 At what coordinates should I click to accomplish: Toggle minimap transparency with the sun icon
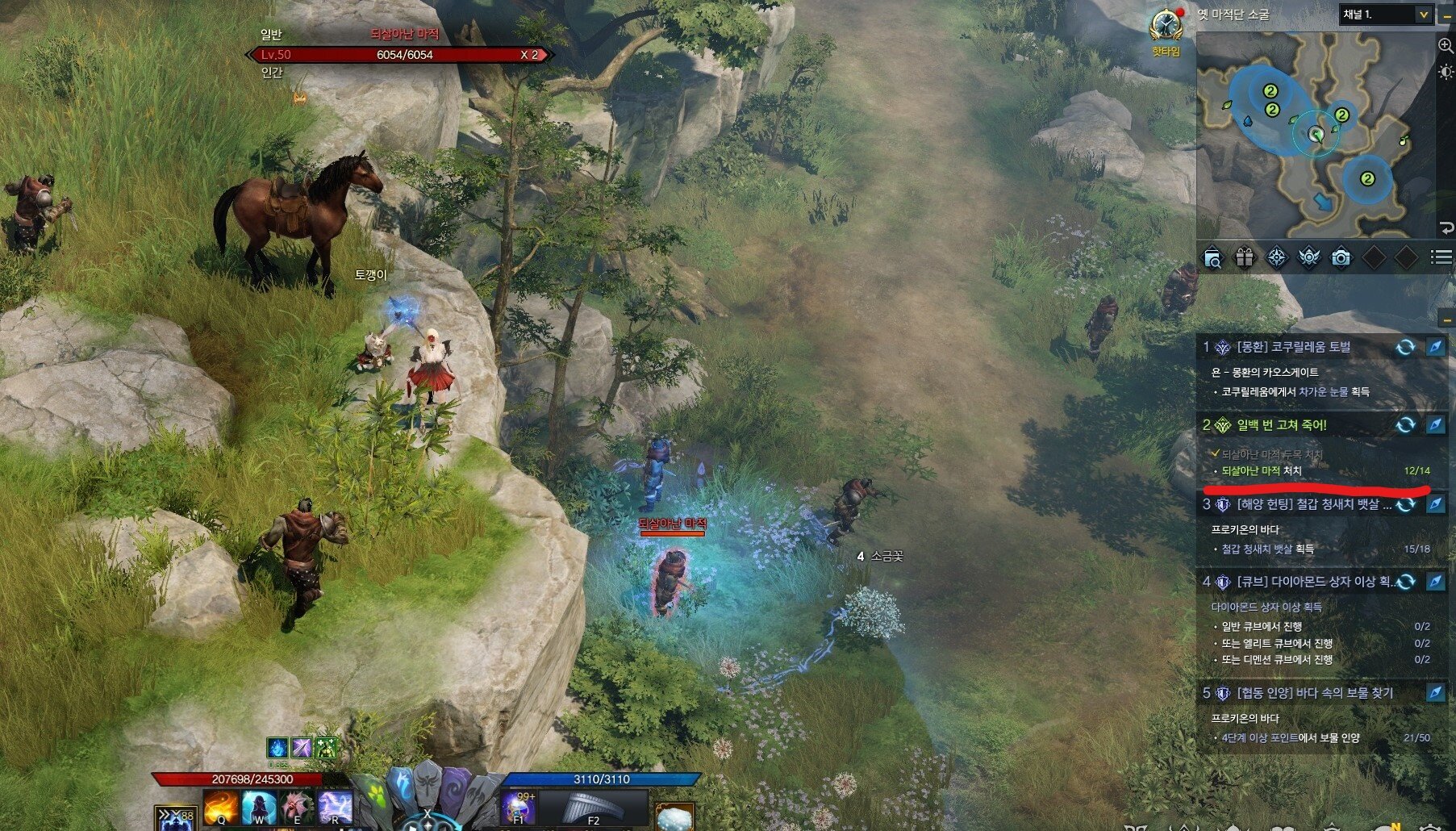(1446, 73)
